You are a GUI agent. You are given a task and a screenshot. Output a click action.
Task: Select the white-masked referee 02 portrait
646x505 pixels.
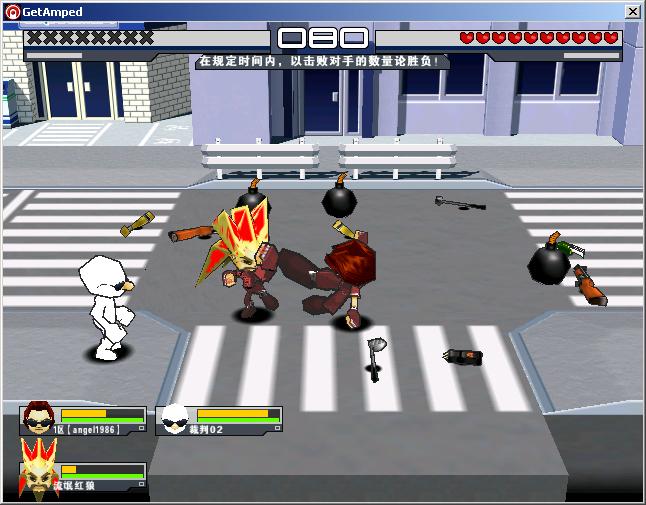pyautogui.click(x=175, y=418)
